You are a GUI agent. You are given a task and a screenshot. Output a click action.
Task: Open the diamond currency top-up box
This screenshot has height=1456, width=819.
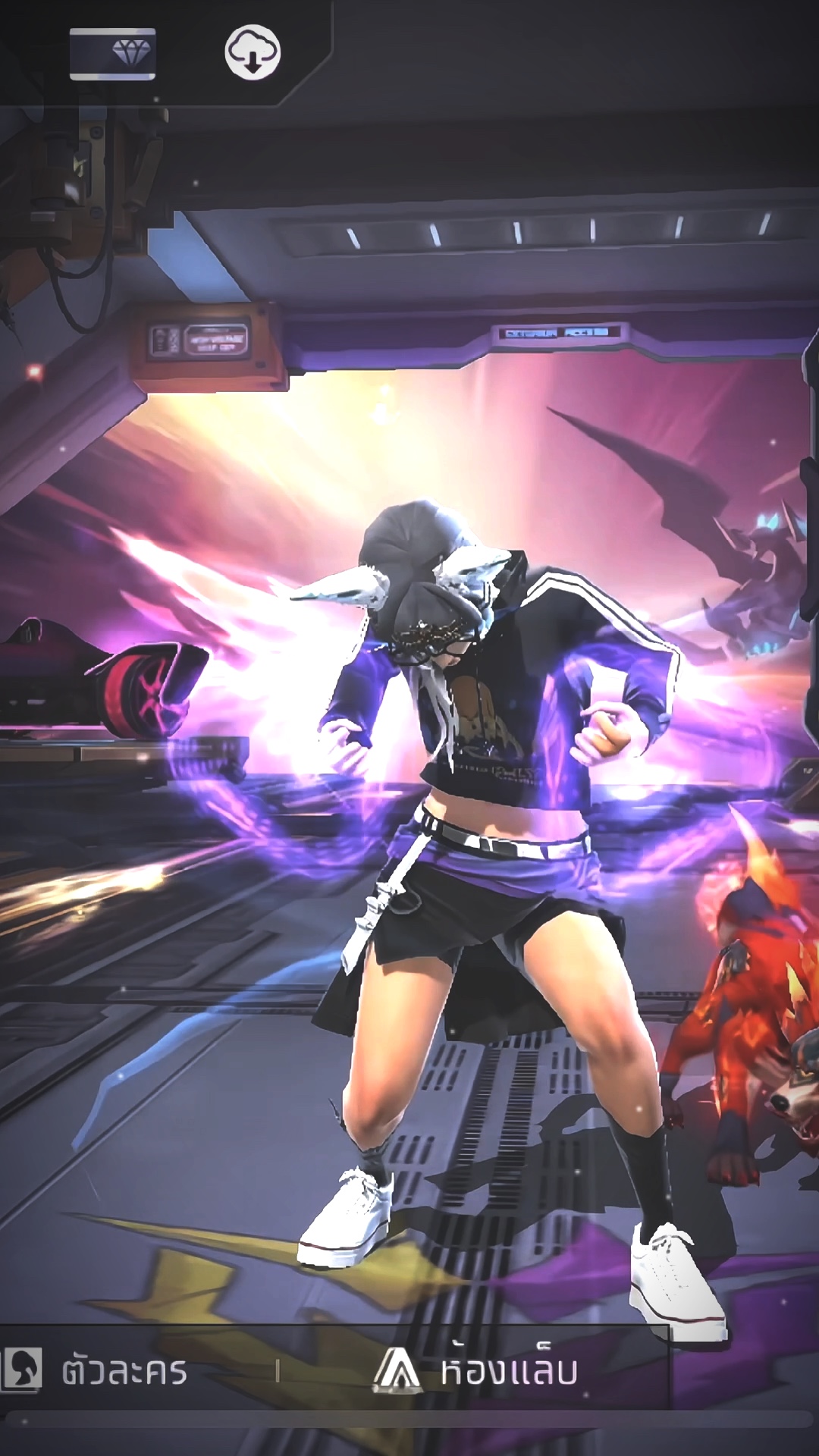[x=113, y=53]
